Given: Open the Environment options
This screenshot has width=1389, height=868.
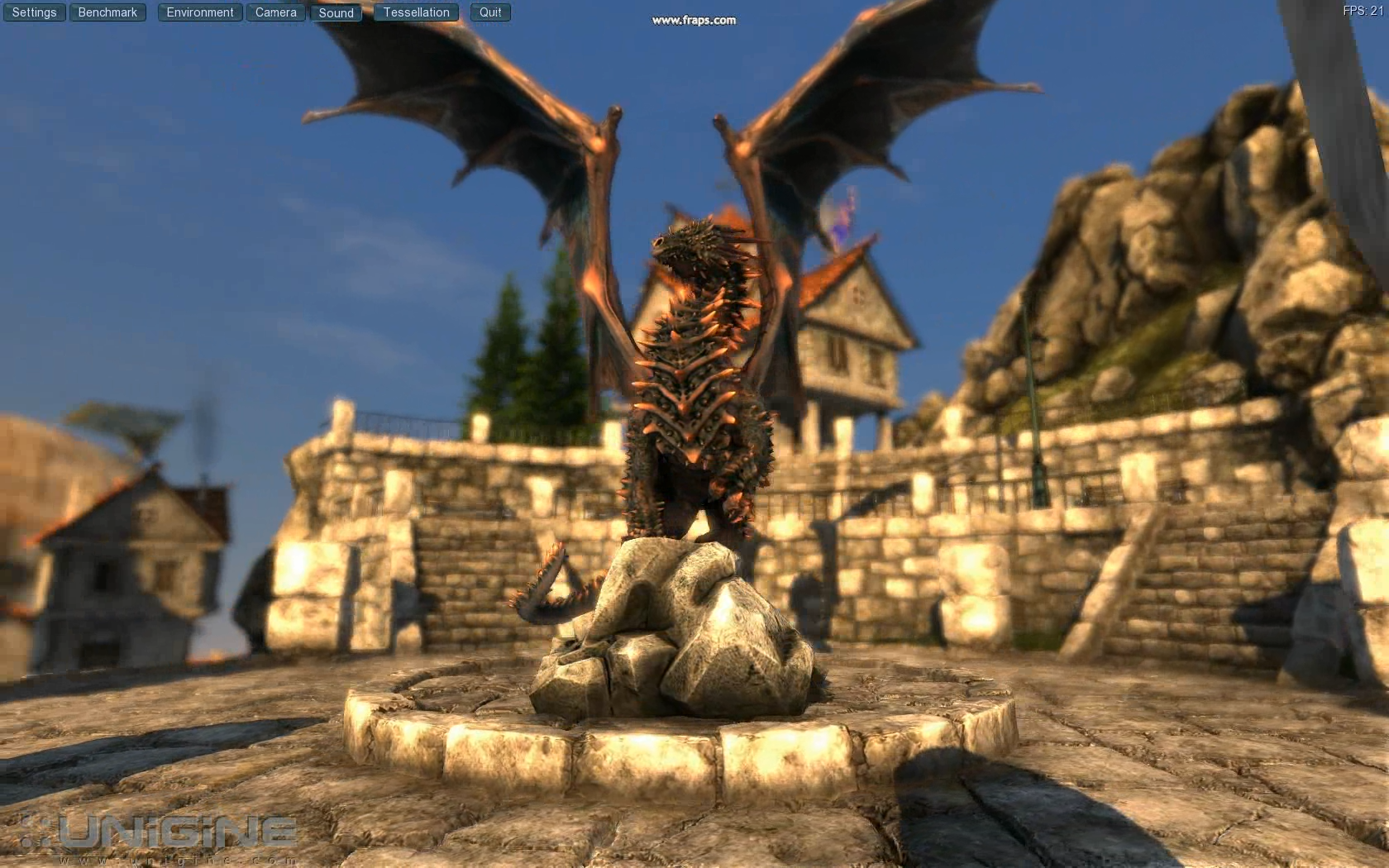Looking at the screenshot, I should 200,12.
